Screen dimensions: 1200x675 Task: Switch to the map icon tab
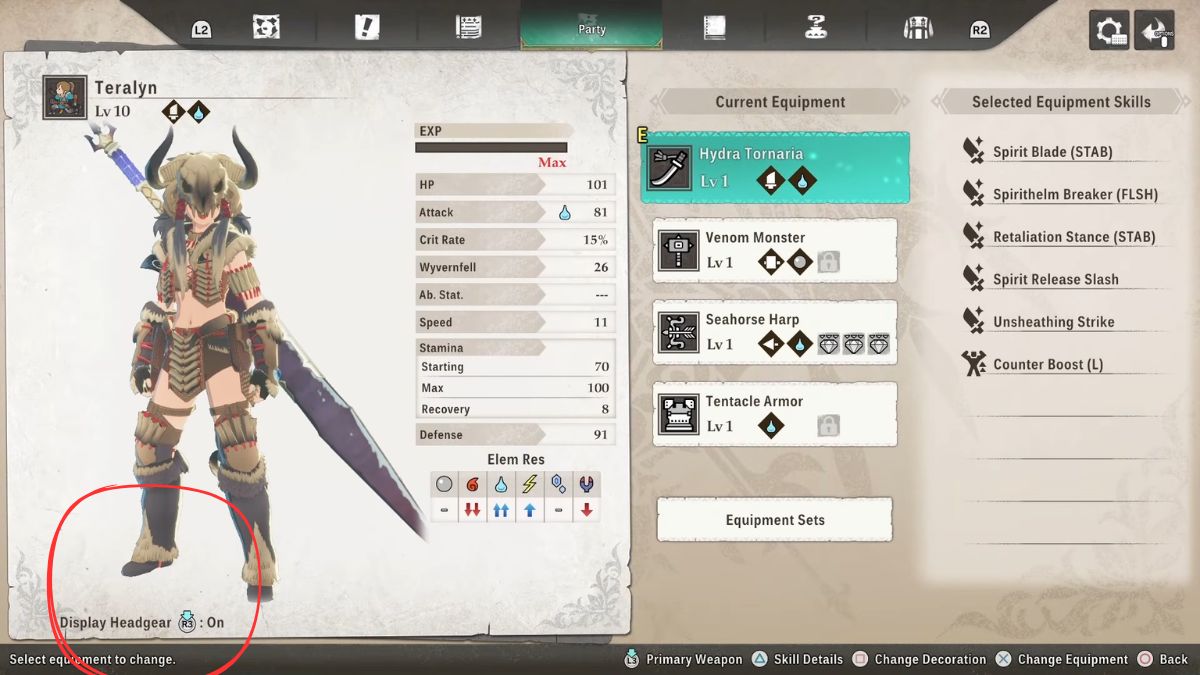(x=267, y=28)
